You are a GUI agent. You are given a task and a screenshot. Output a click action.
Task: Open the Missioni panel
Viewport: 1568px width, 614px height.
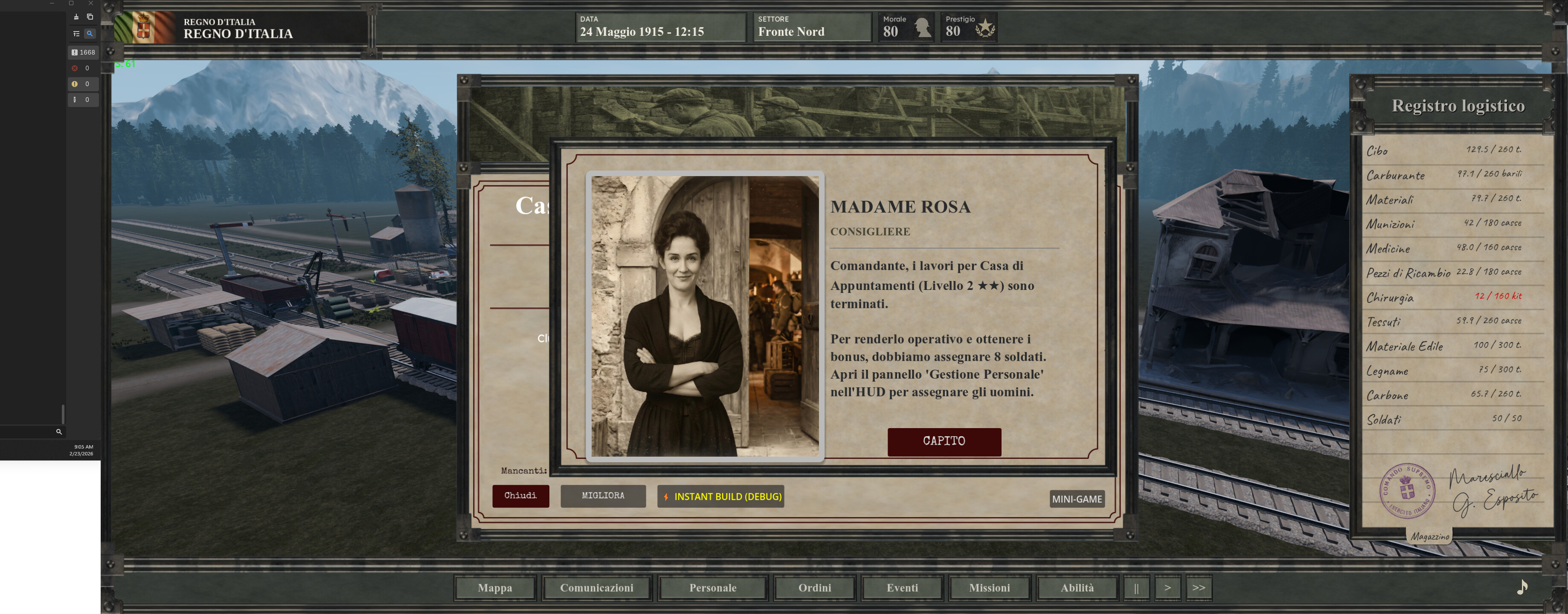989,588
